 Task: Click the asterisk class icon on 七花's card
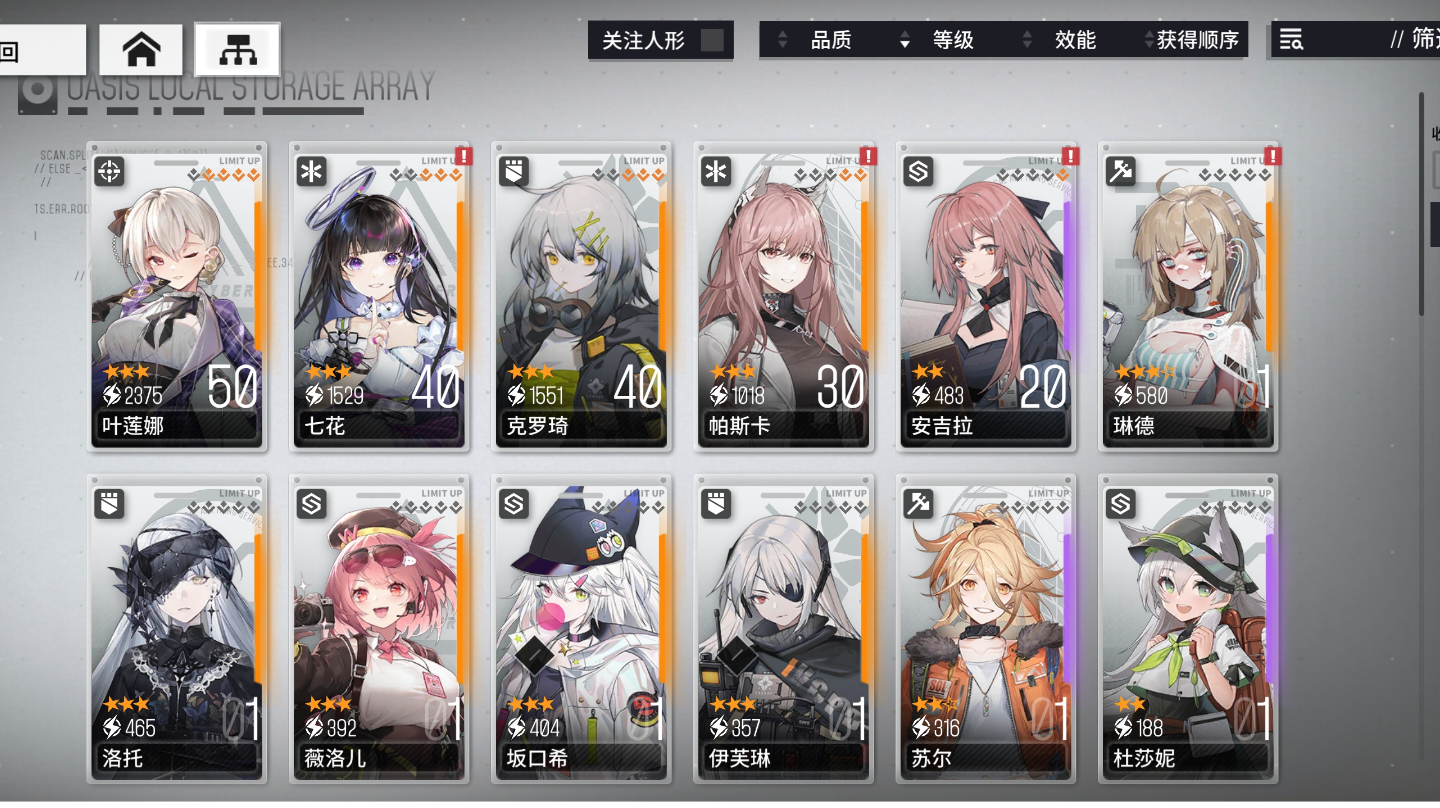point(311,172)
